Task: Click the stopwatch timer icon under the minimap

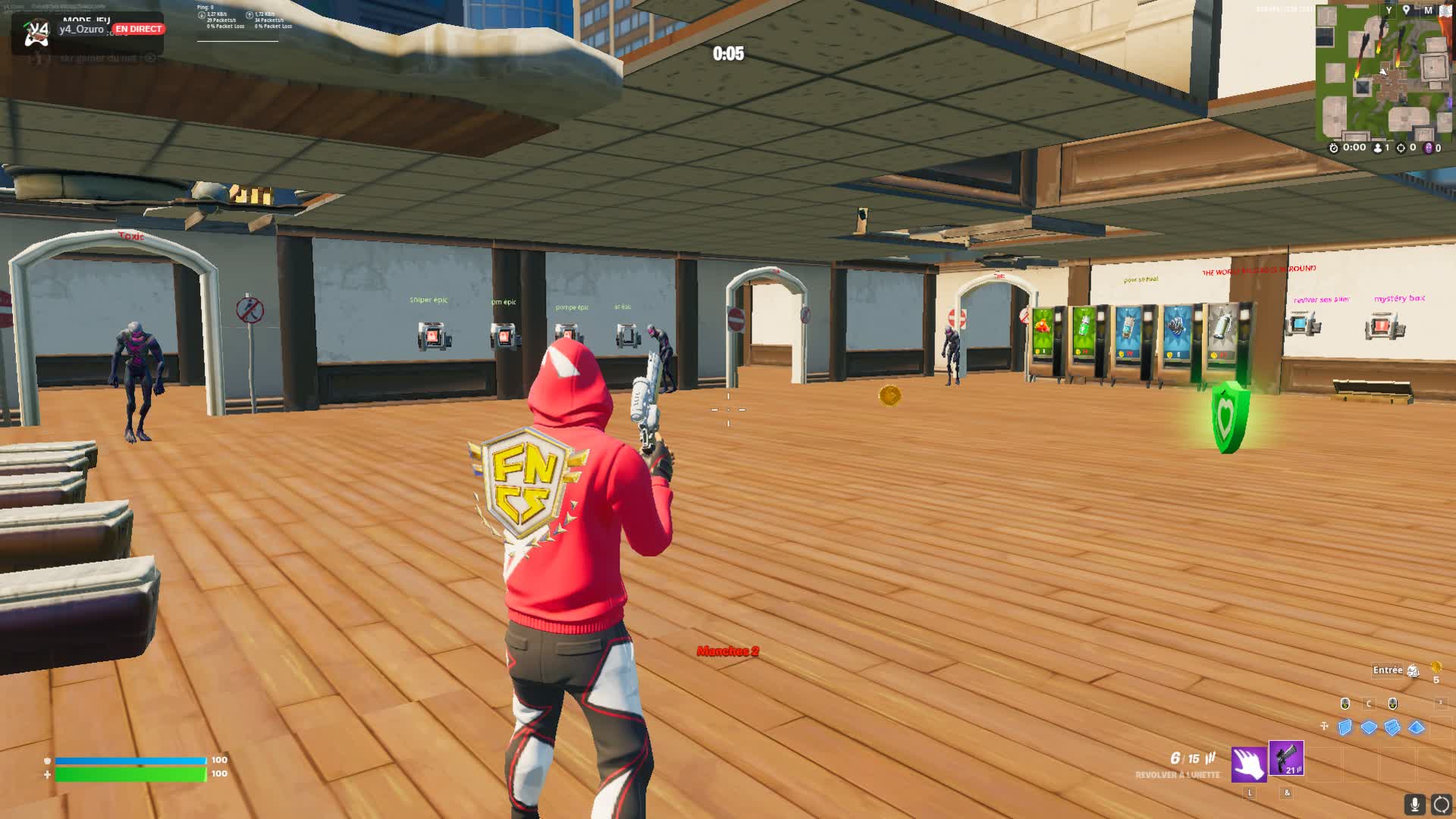Action: [1334, 148]
